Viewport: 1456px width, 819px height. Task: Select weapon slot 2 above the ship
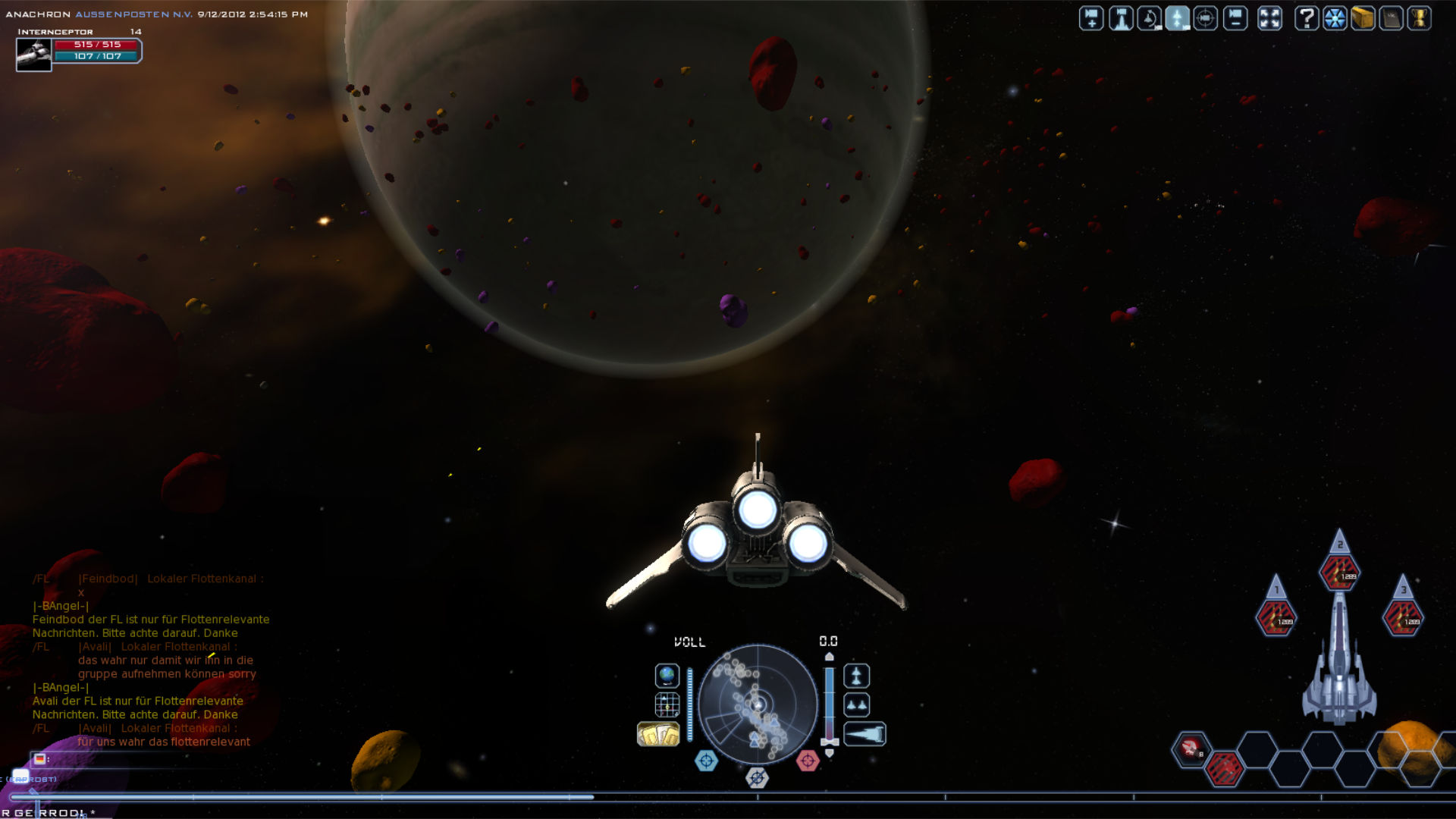coord(1339,572)
